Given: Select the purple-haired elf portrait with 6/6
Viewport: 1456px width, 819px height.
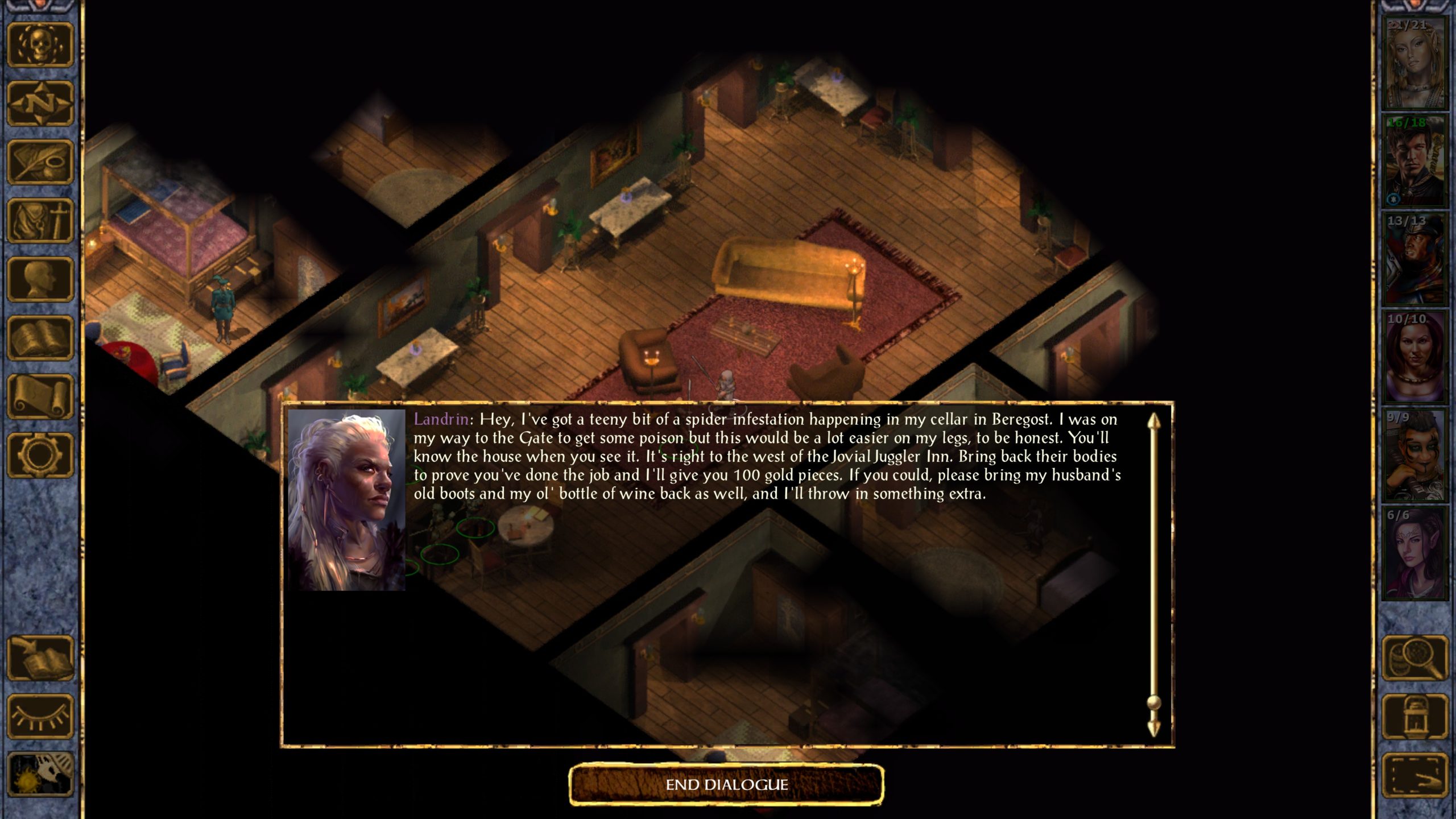Looking at the screenshot, I should (1414, 553).
